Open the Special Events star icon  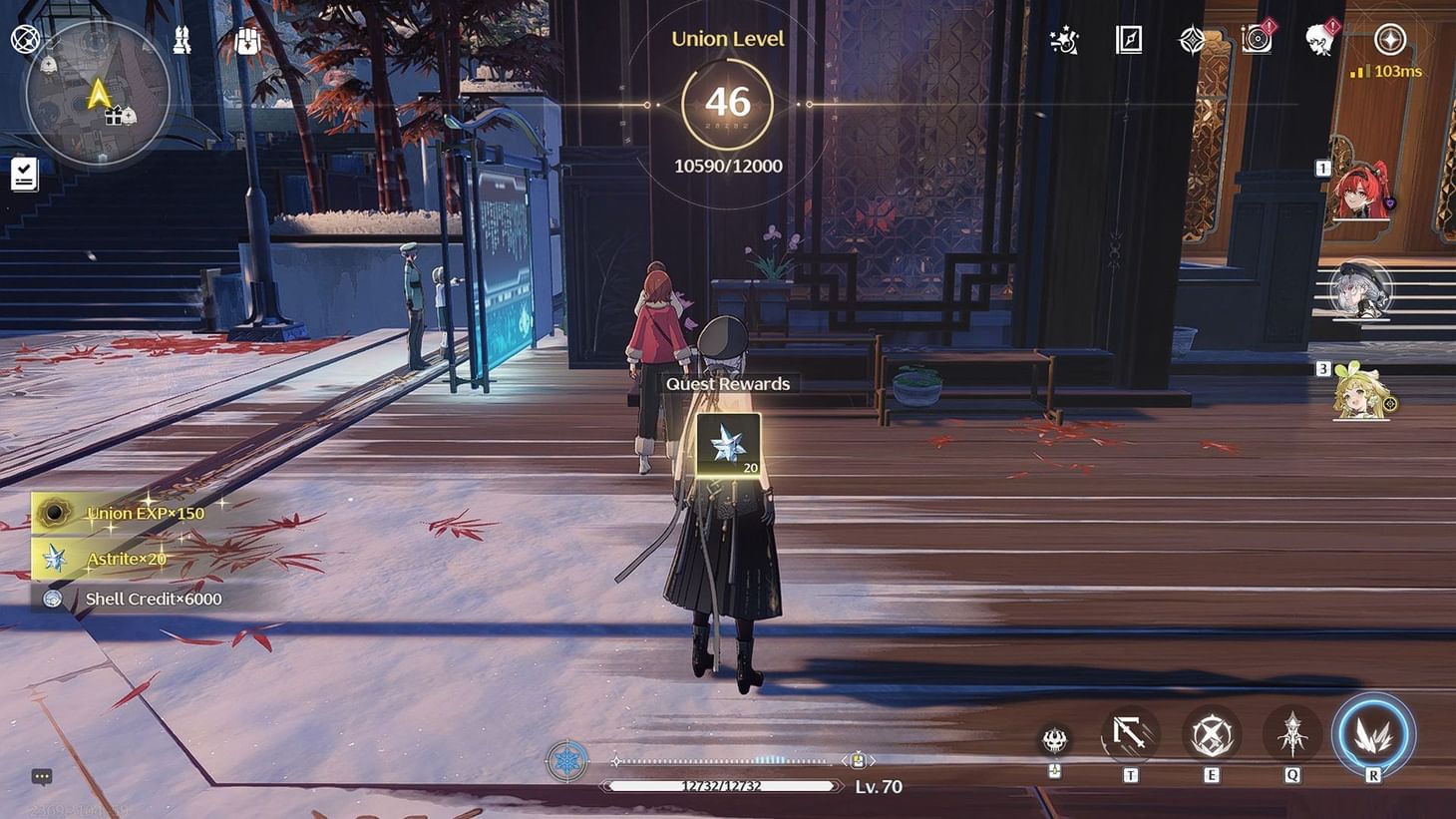1063,41
